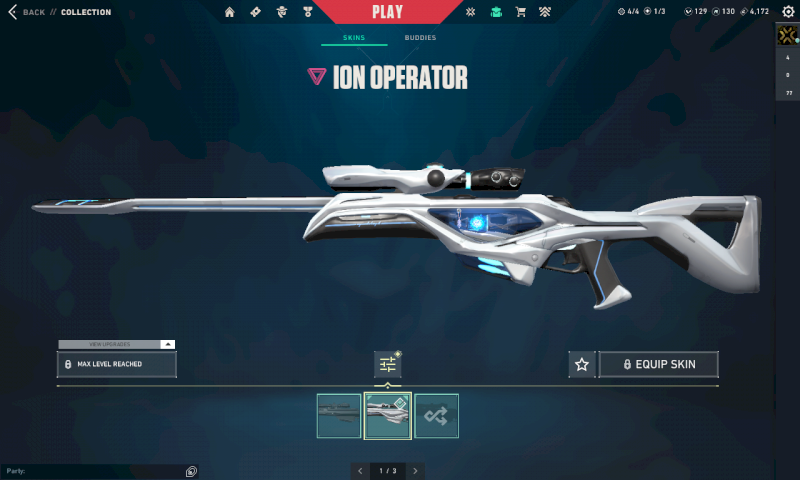Open the store shopping cart
800x480 pixels.
520,12
